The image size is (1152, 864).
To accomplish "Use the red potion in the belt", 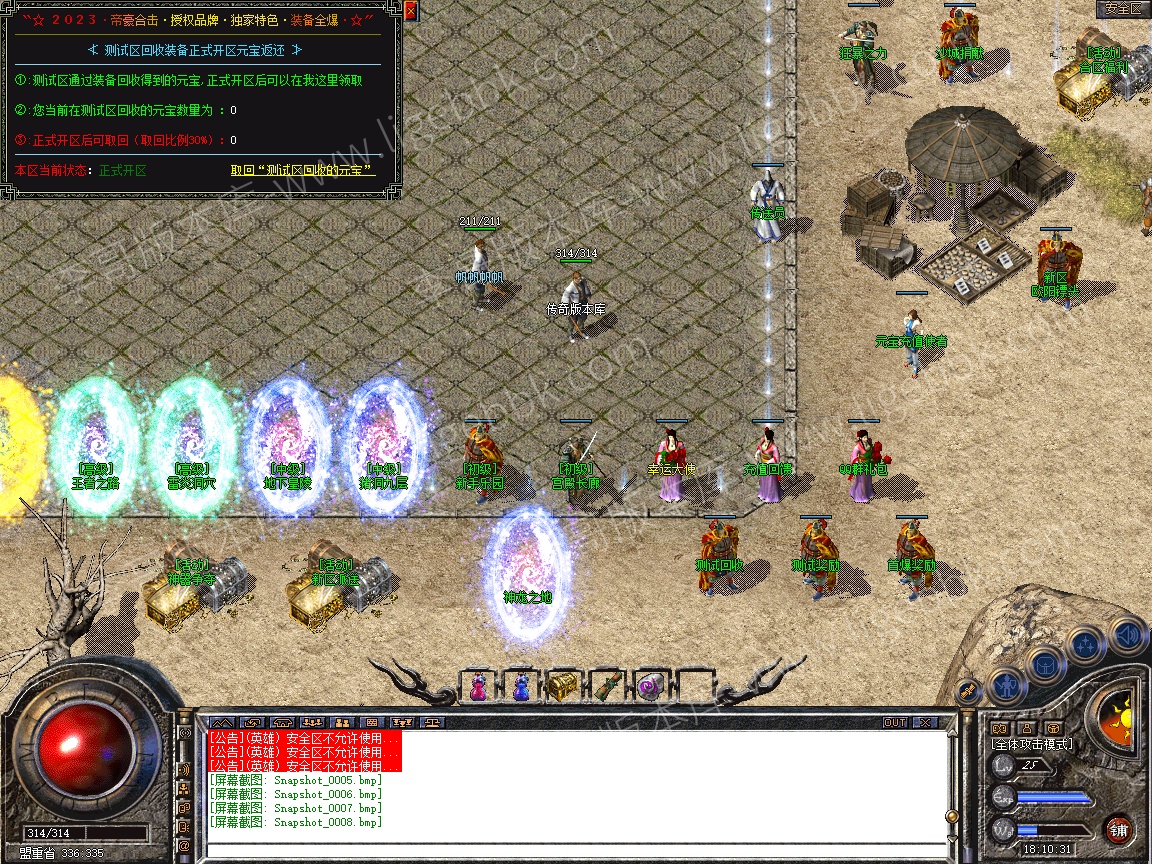I will [x=478, y=687].
